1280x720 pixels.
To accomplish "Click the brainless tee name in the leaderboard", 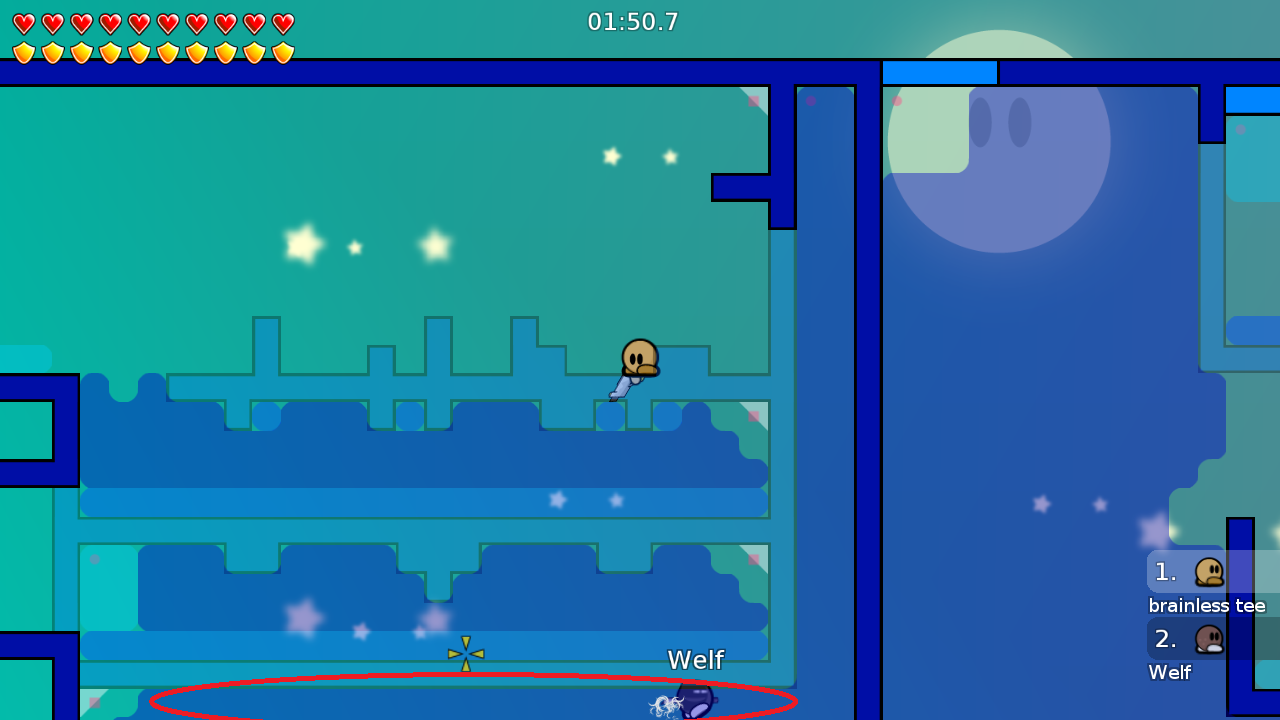I will (1207, 606).
